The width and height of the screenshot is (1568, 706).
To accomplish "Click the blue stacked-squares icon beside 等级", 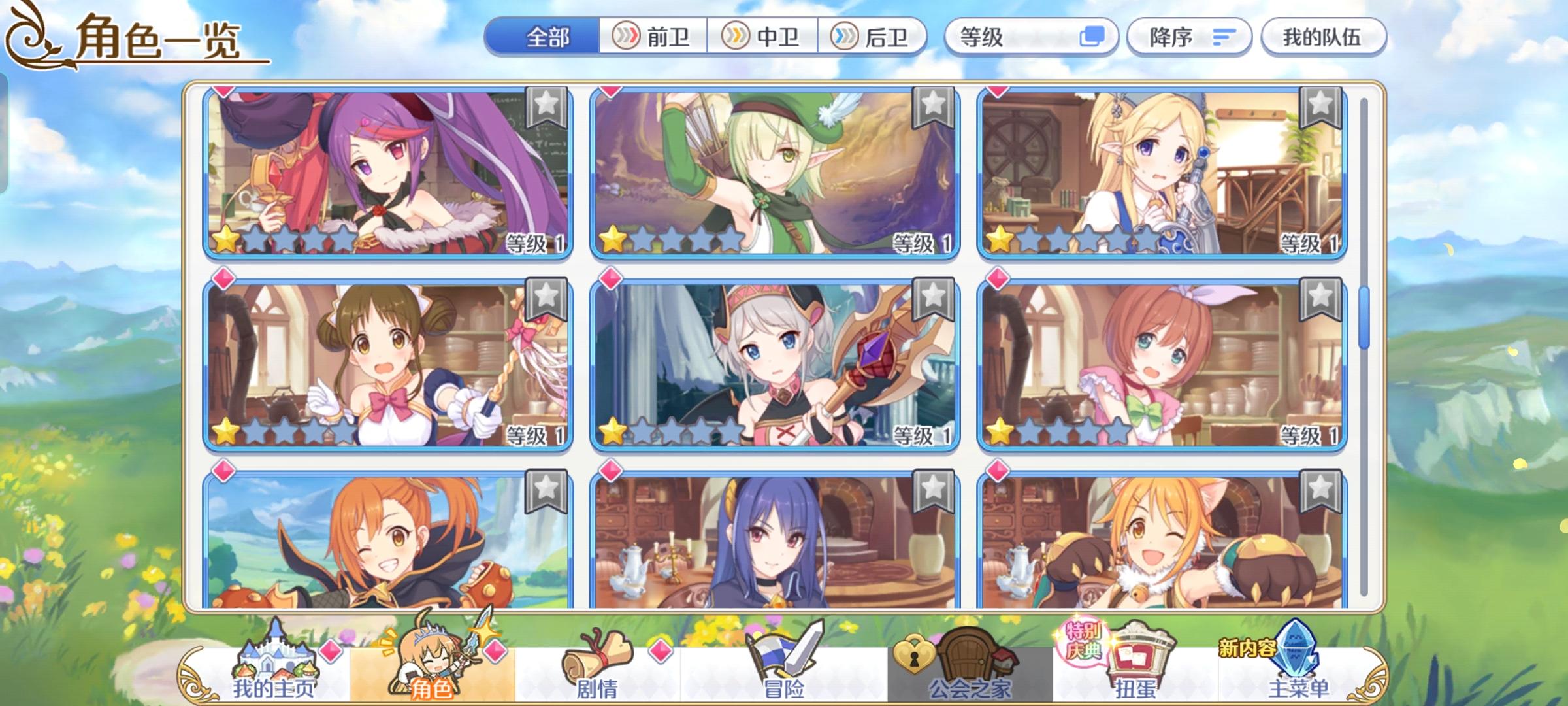I will point(1092,37).
